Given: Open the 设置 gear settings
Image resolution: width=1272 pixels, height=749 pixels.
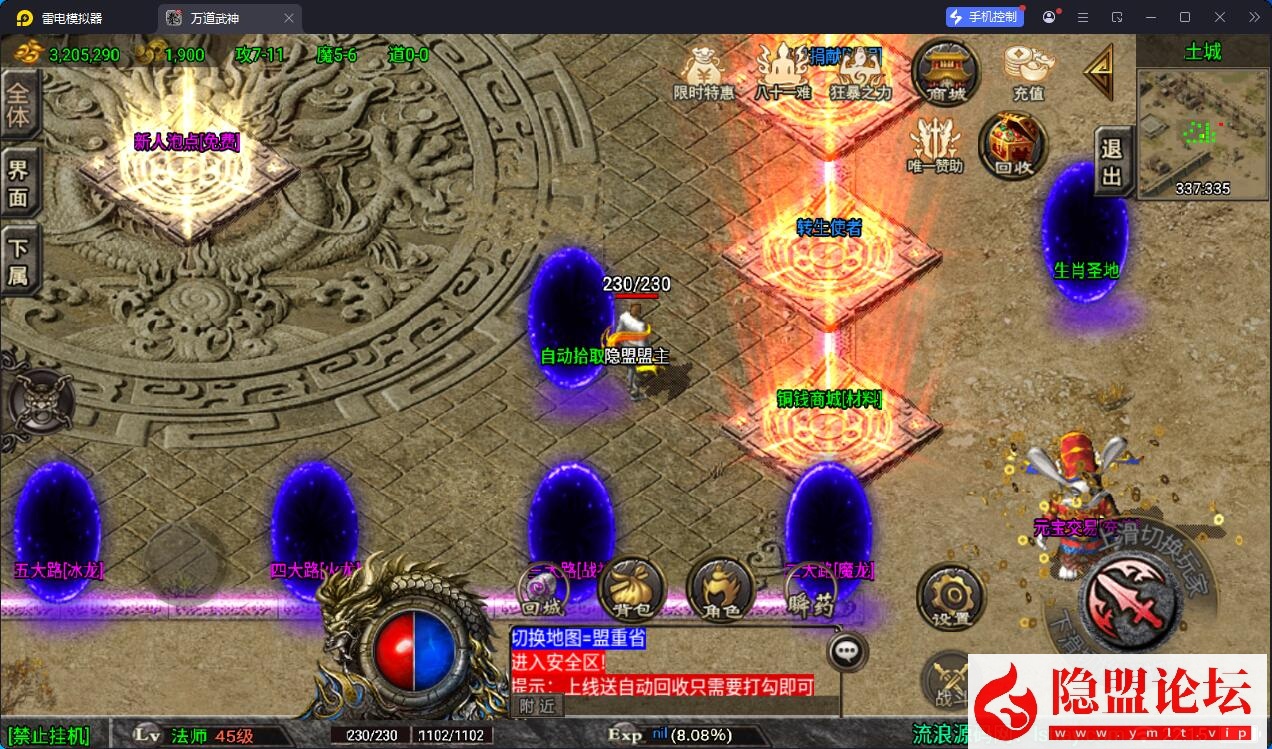Looking at the screenshot, I should click(x=950, y=597).
